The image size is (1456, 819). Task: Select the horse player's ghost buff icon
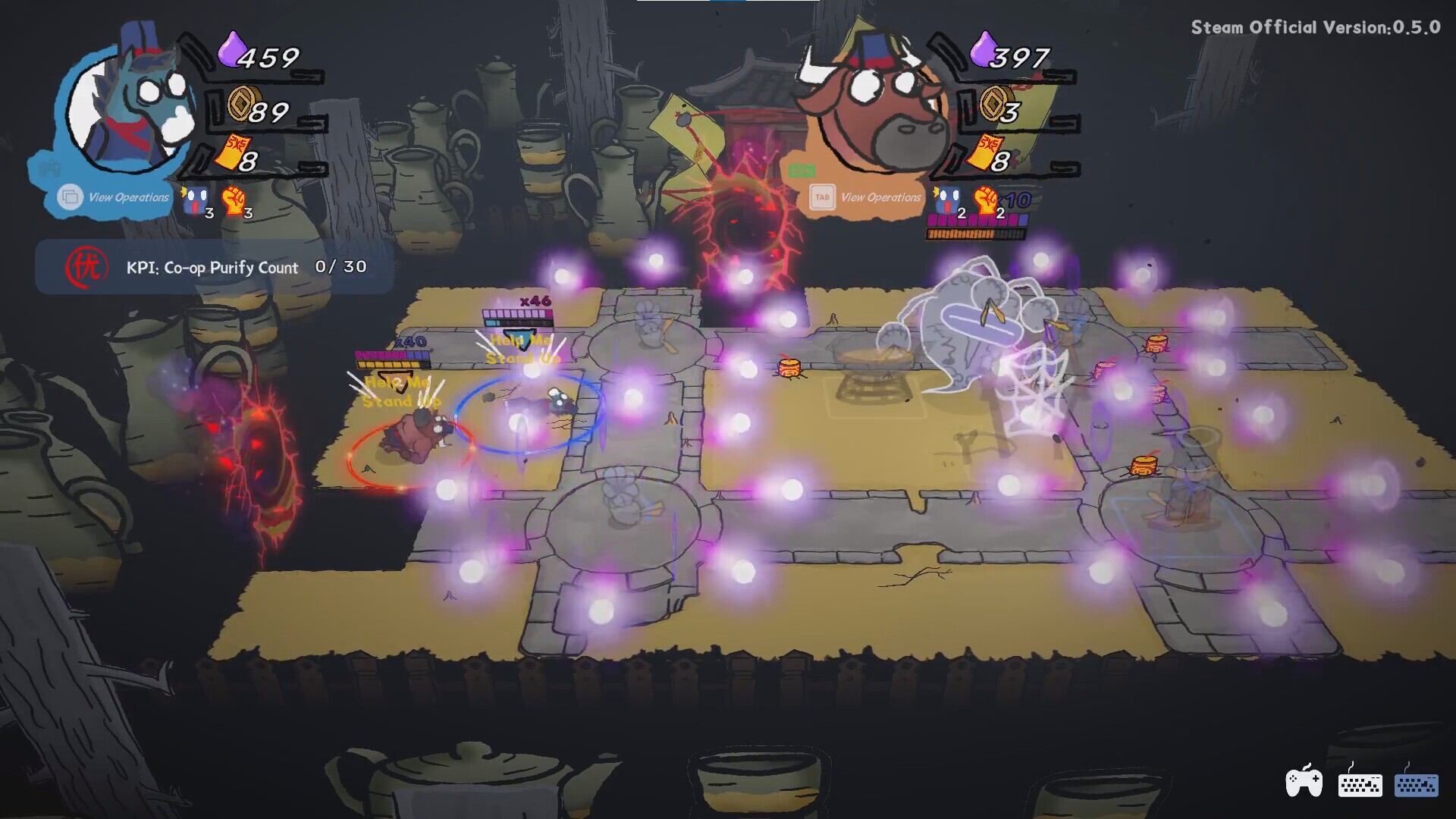[195, 201]
